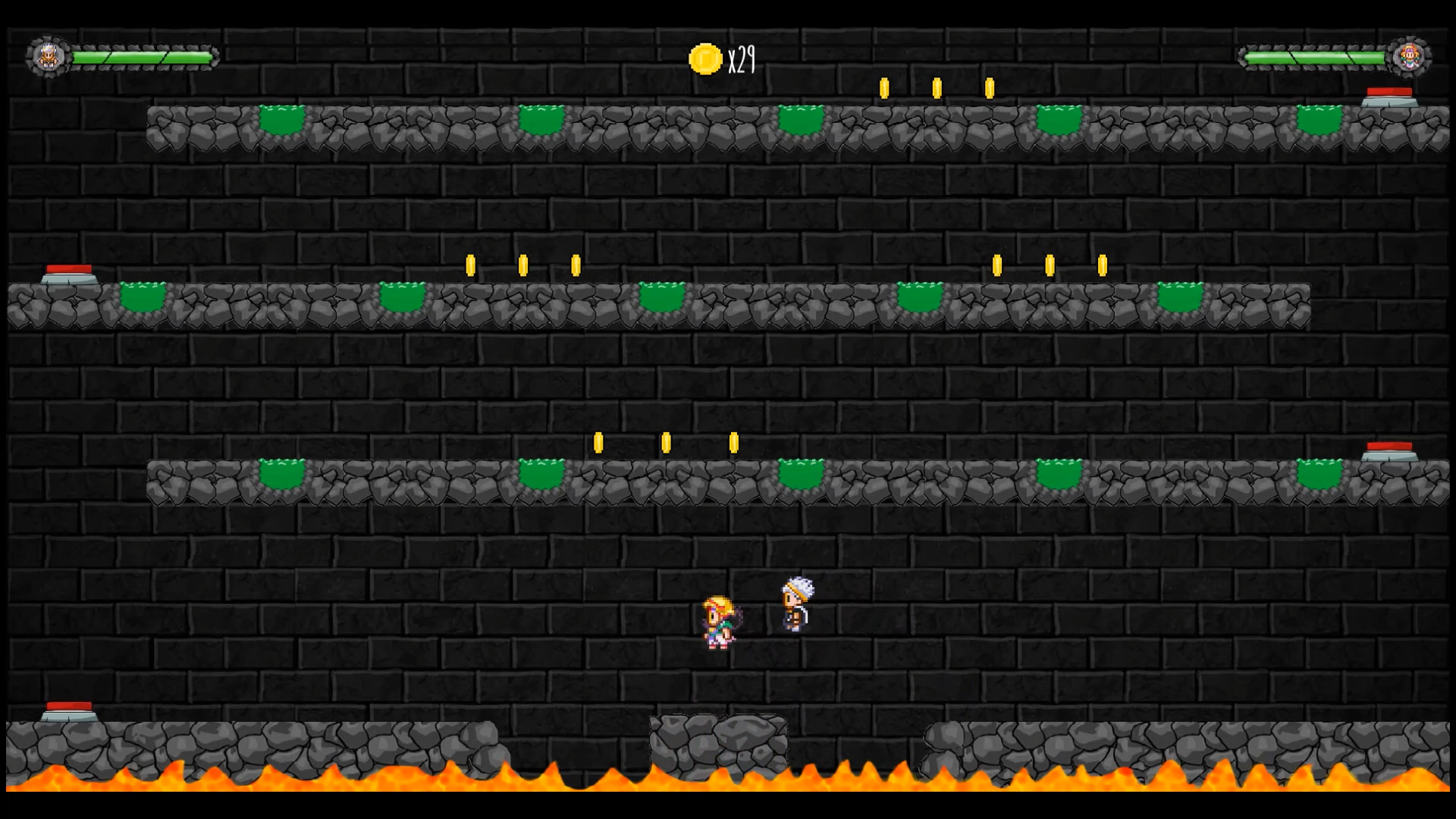Click the princess player portrait icon top-right
This screenshot has height=819, width=1456.
coord(1408,55)
